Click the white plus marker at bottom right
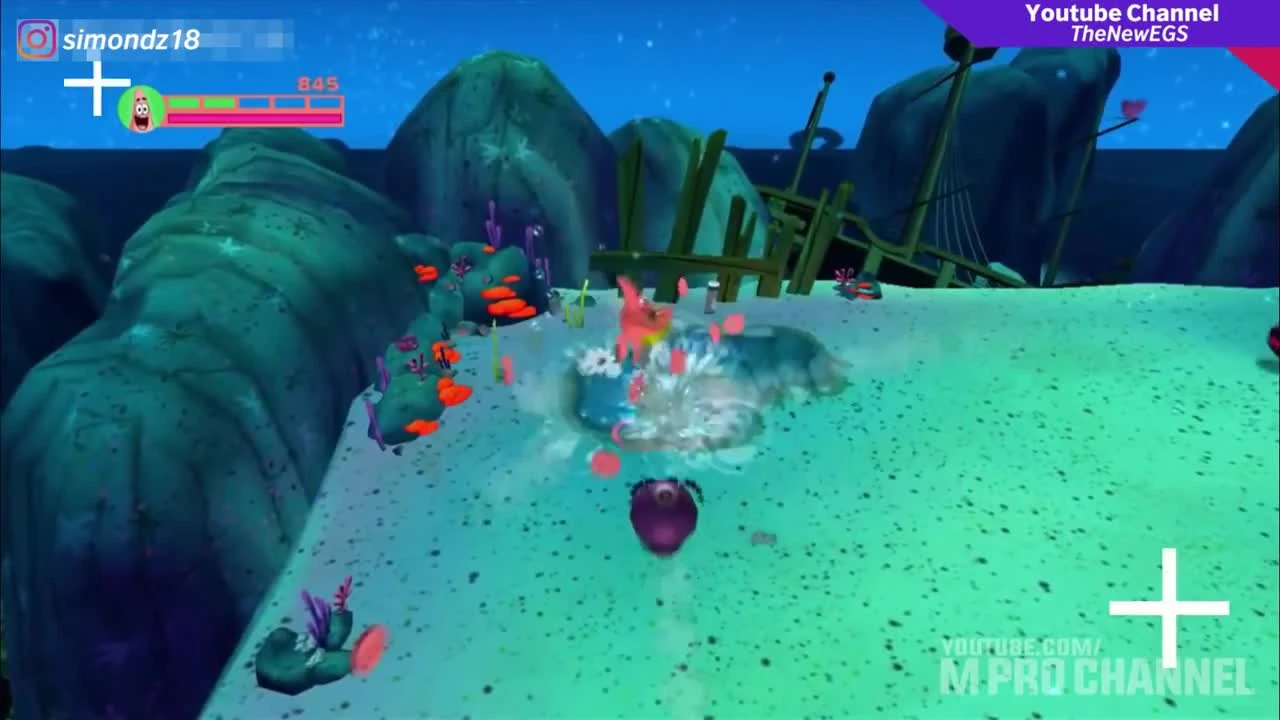 pos(1170,607)
